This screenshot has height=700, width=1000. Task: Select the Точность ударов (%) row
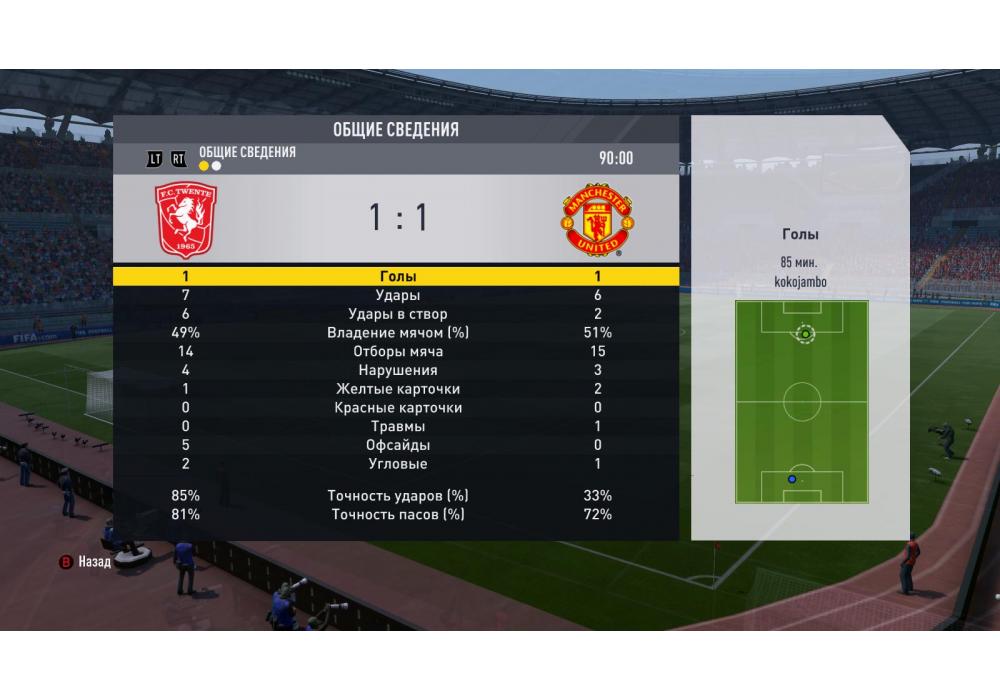(397, 496)
